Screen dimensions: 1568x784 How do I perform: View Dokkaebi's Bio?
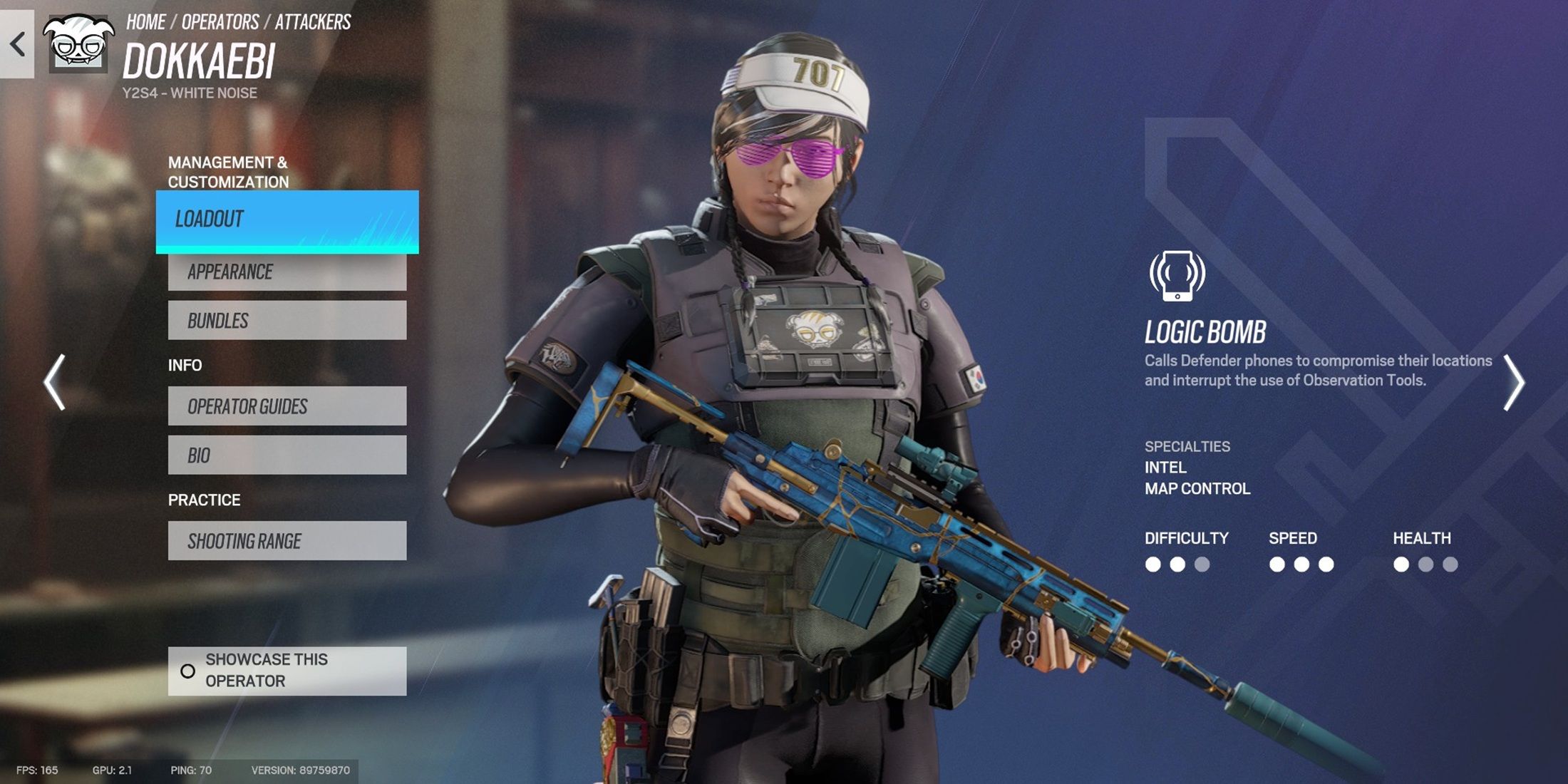point(287,455)
